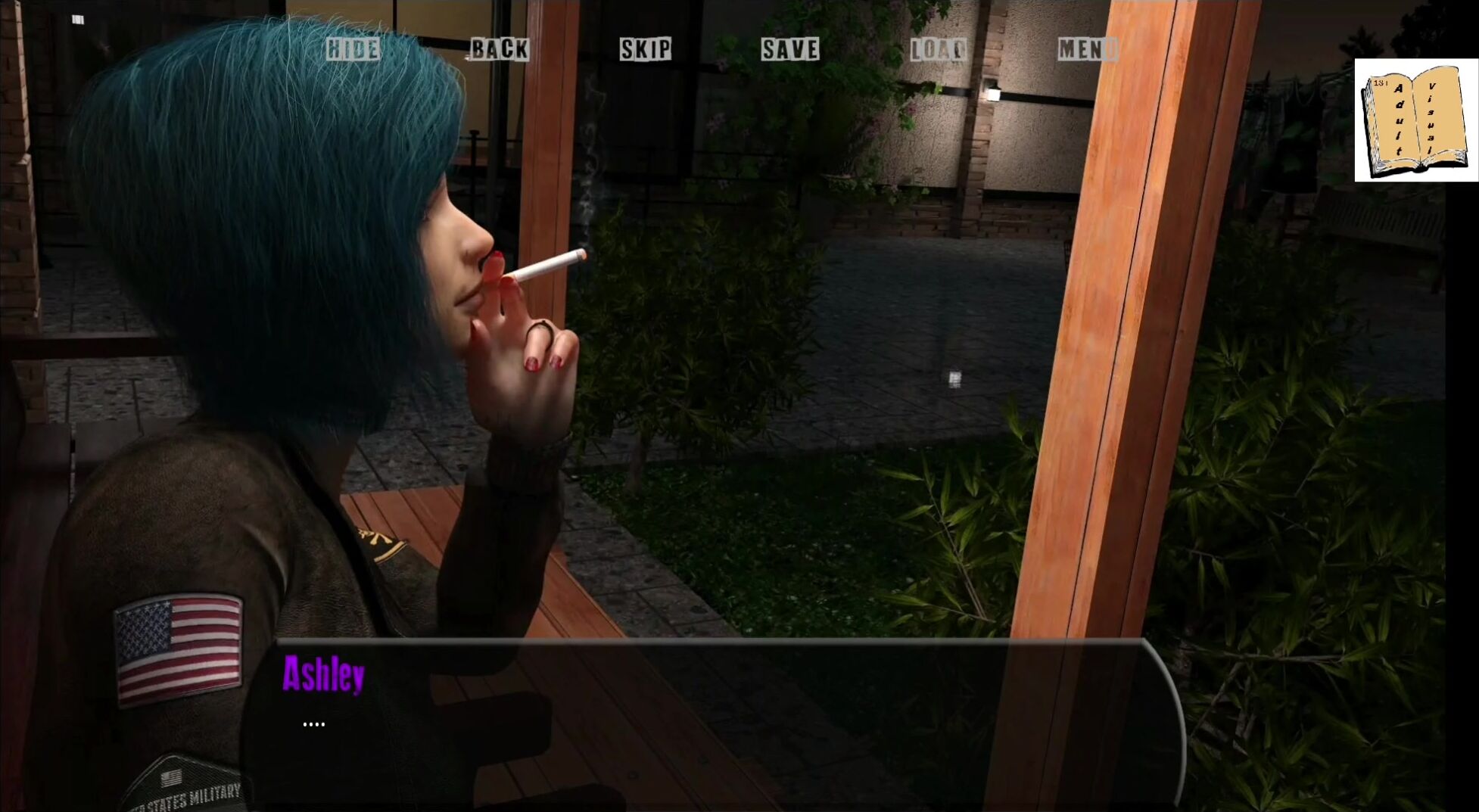Click the Adult Visual book logo
The width and height of the screenshot is (1479, 812).
click(x=1415, y=120)
